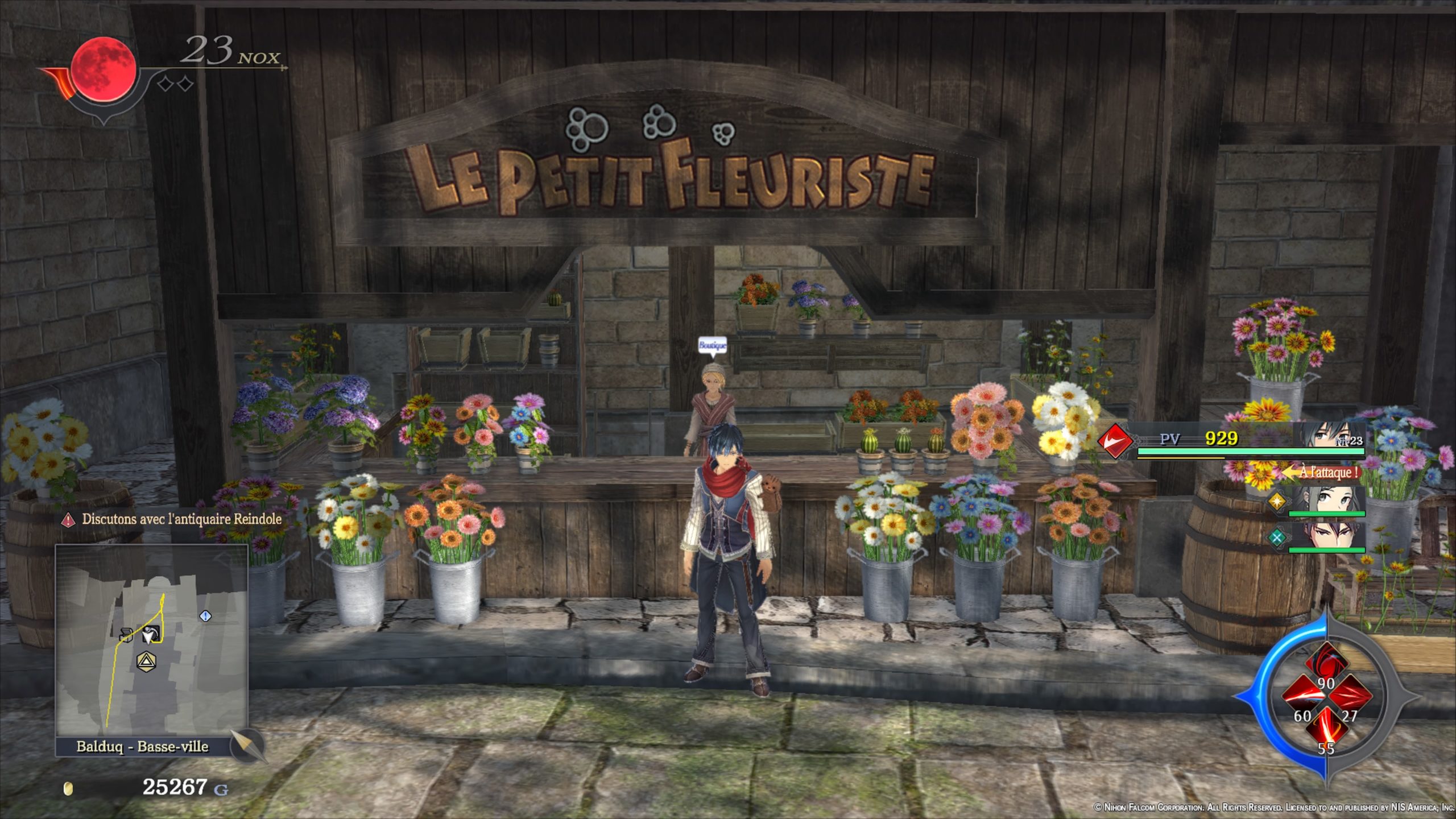
Task: Click the blue exclamation quest marker on minimap
Action: pyautogui.click(x=206, y=616)
